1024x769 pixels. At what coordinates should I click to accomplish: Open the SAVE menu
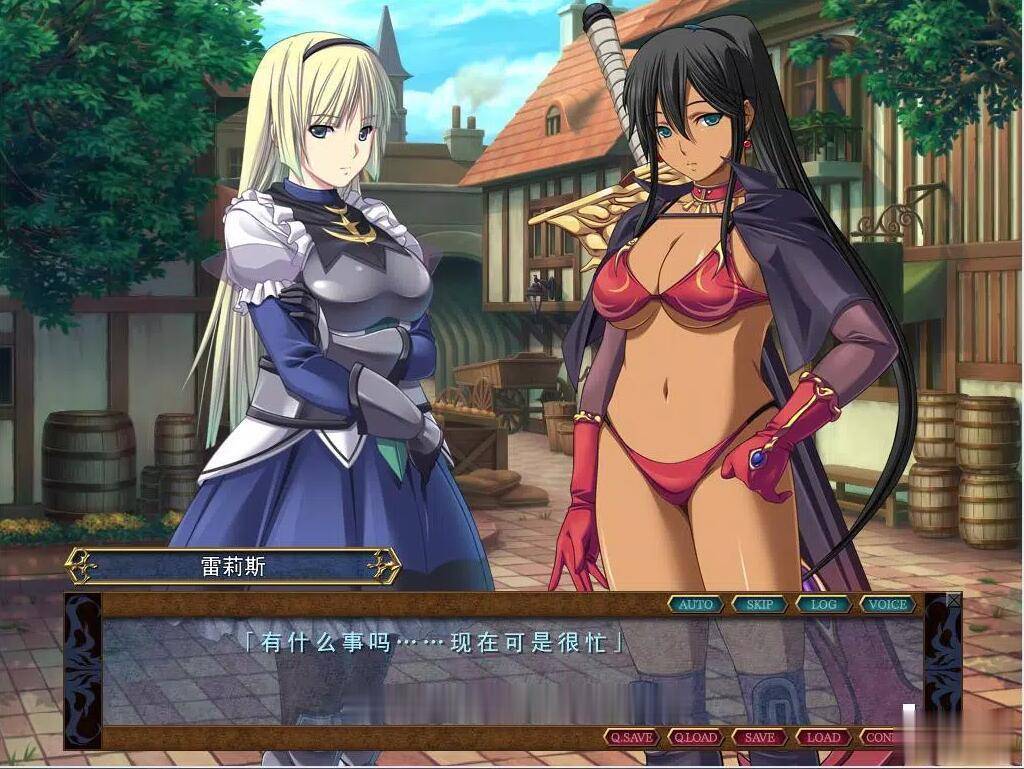(760, 737)
